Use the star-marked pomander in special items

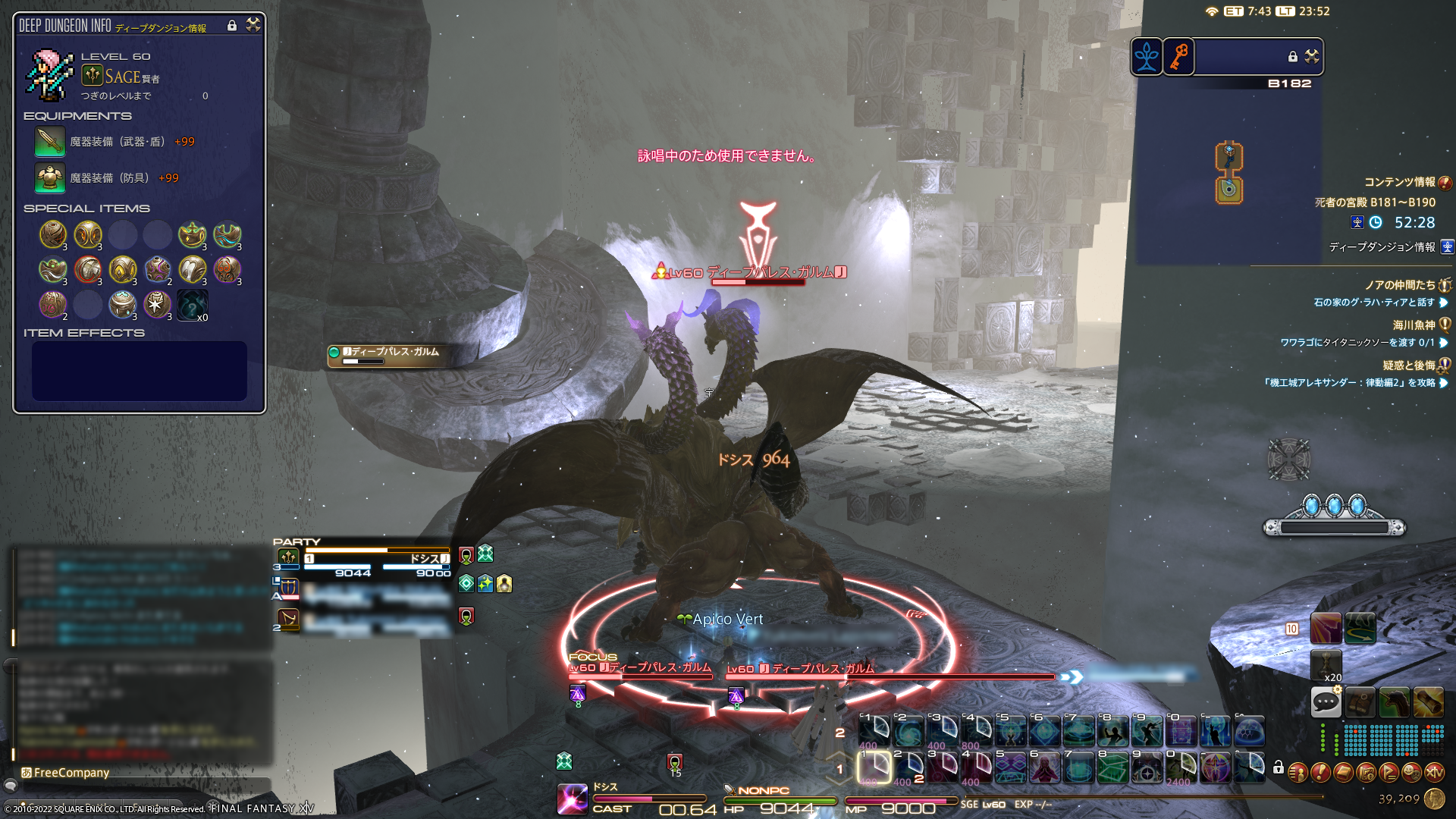pos(158,305)
